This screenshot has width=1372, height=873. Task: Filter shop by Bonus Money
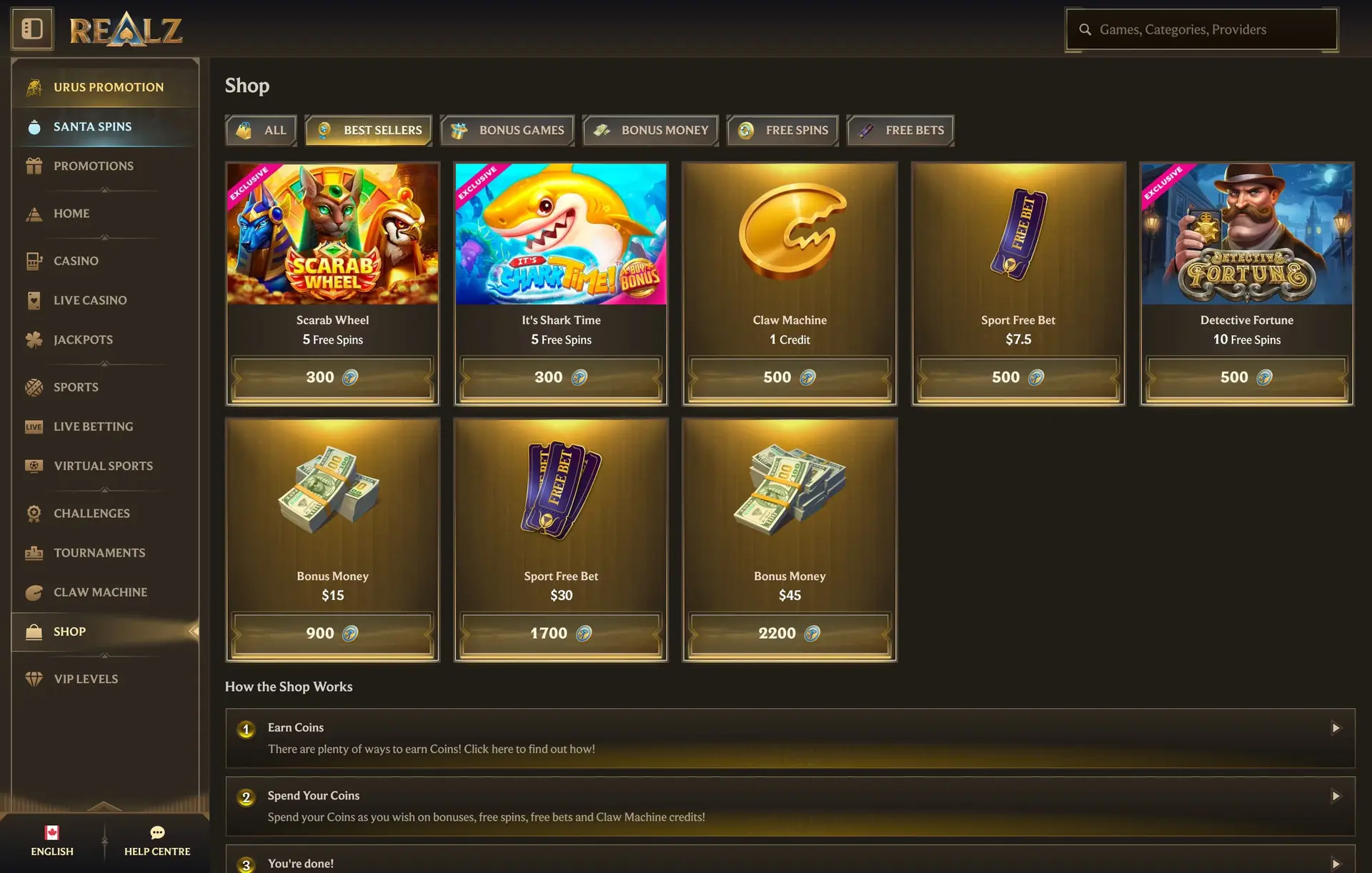650,130
